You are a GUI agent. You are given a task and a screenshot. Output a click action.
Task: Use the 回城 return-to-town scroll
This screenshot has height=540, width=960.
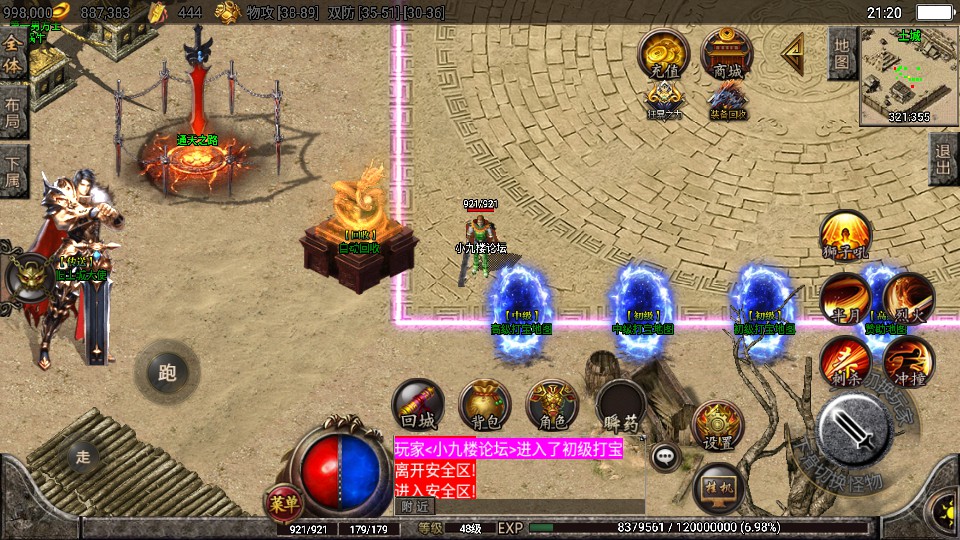click(418, 405)
